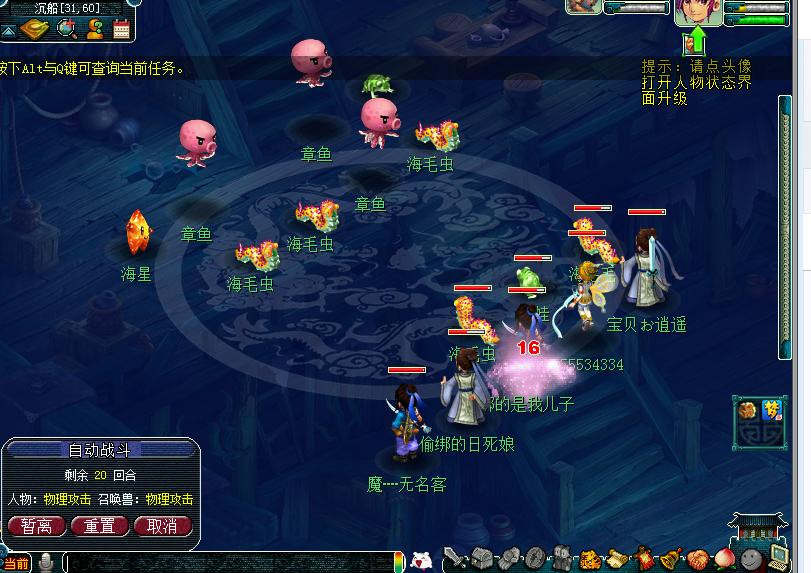
Task: Open the world map globe icon
Action: tap(68, 30)
